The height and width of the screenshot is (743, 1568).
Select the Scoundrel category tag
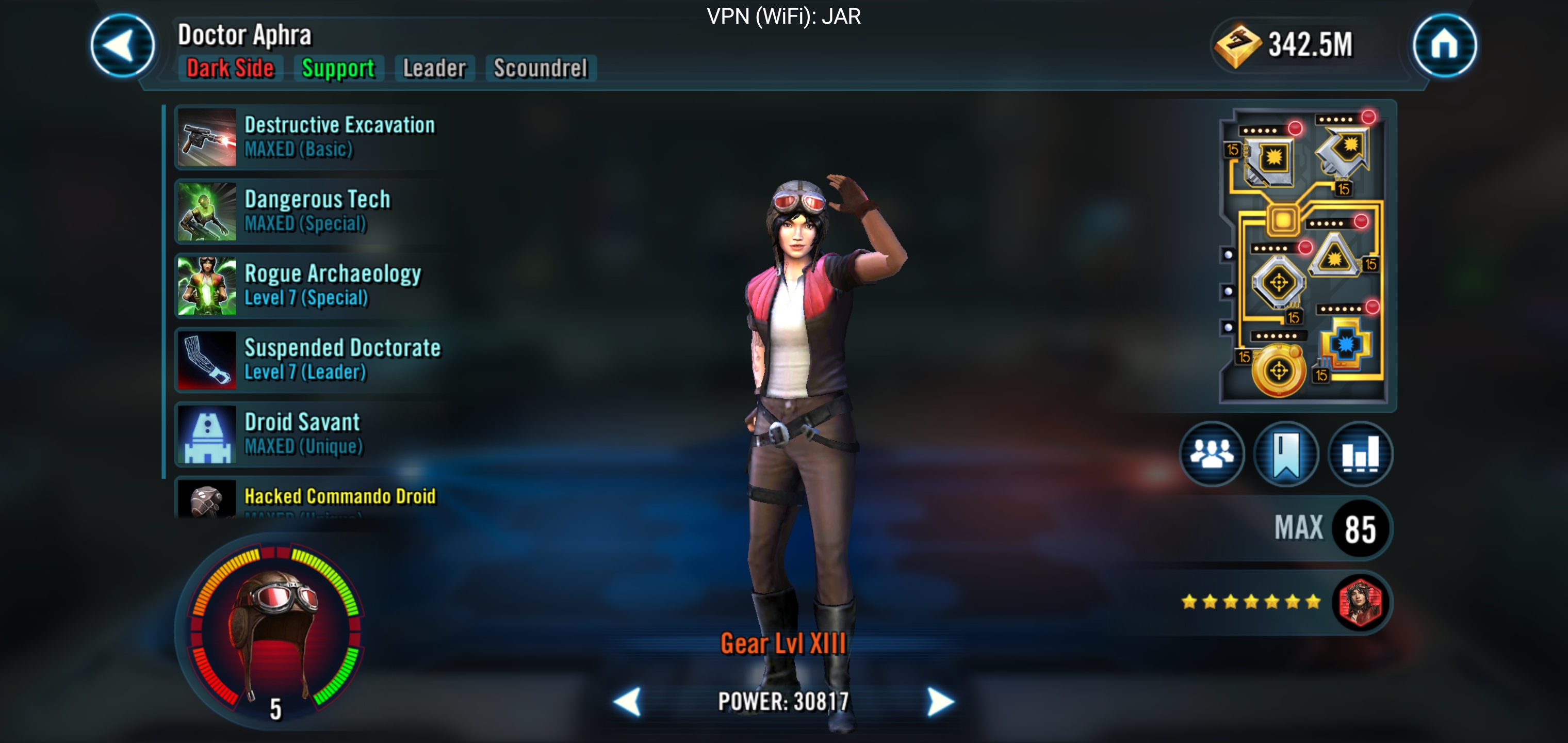coord(541,68)
